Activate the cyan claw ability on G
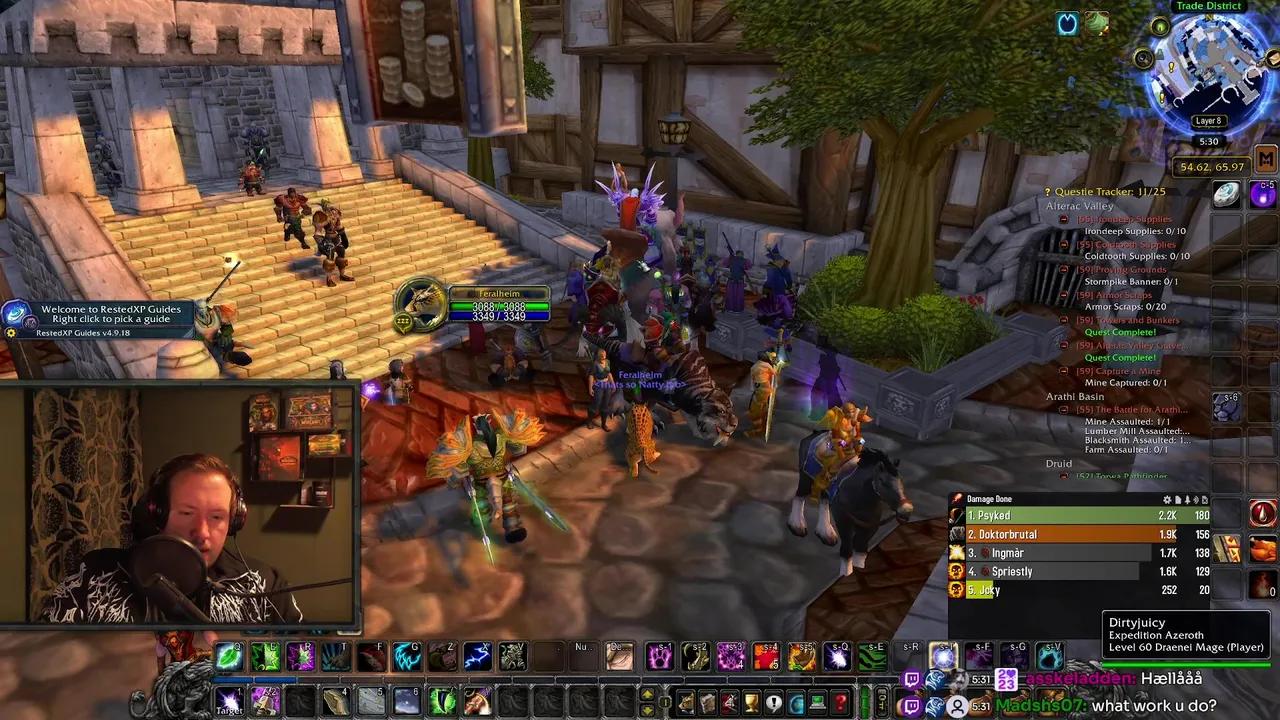Image resolution: width=1280 pixels, height=720 pixels. (407, 656)
